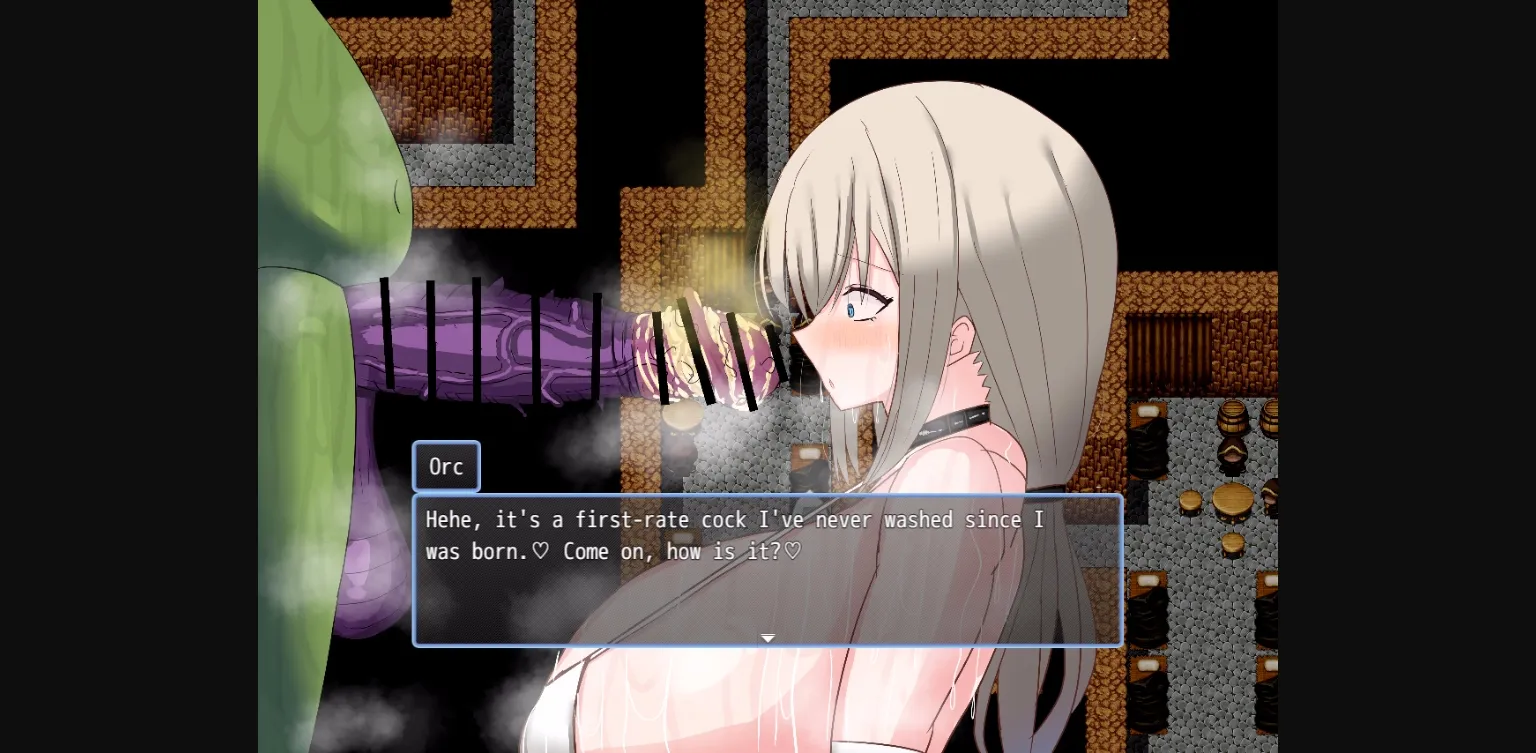Click the Orc nameplate above the dialogue box
Image resolution: width=1536 pixels, height=753 pixels.
446,466
